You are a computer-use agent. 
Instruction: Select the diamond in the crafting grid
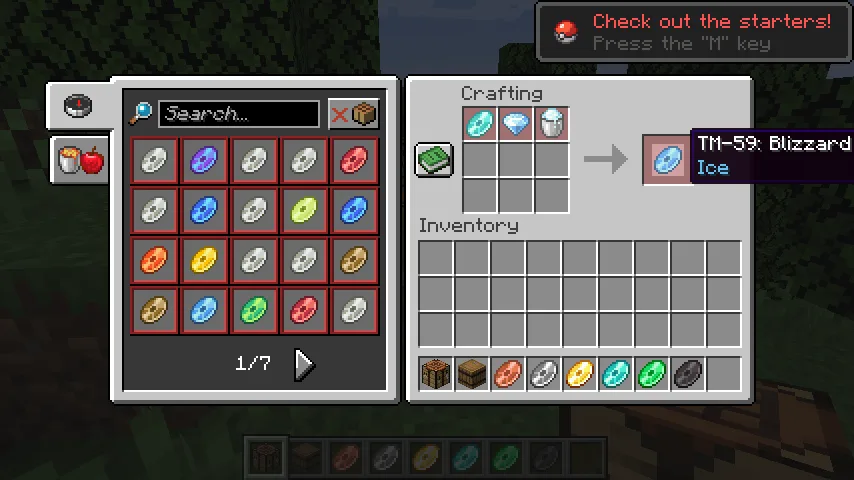pyautogui.click(x=516, y=125)
